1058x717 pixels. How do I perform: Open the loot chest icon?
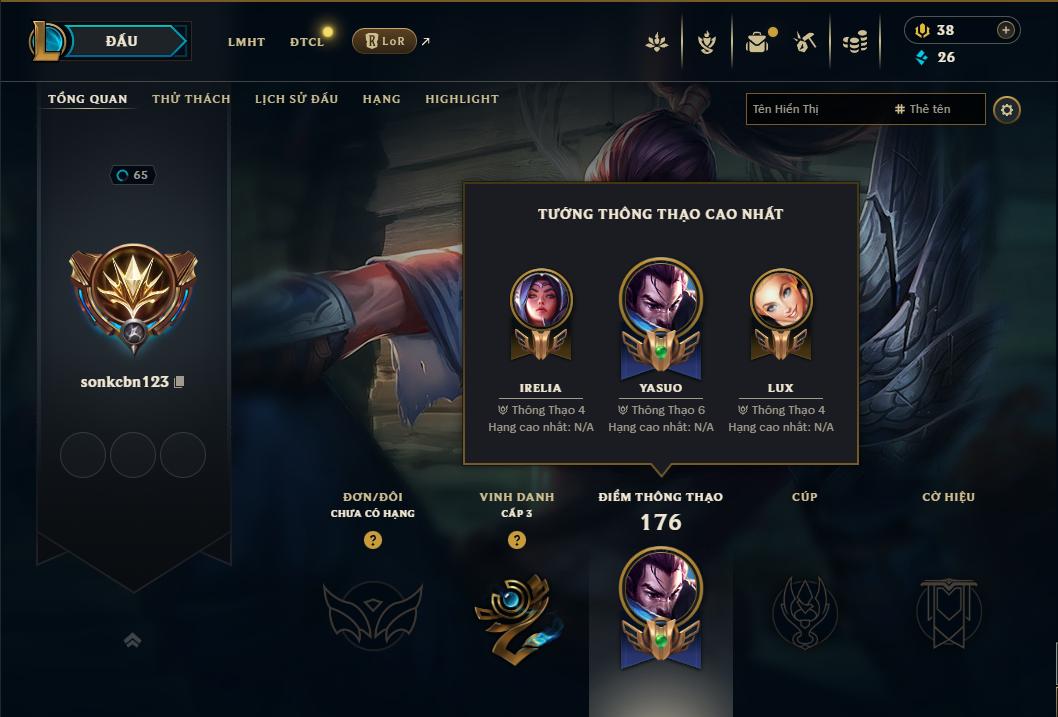pyautogui.click(x=757, y=42)
